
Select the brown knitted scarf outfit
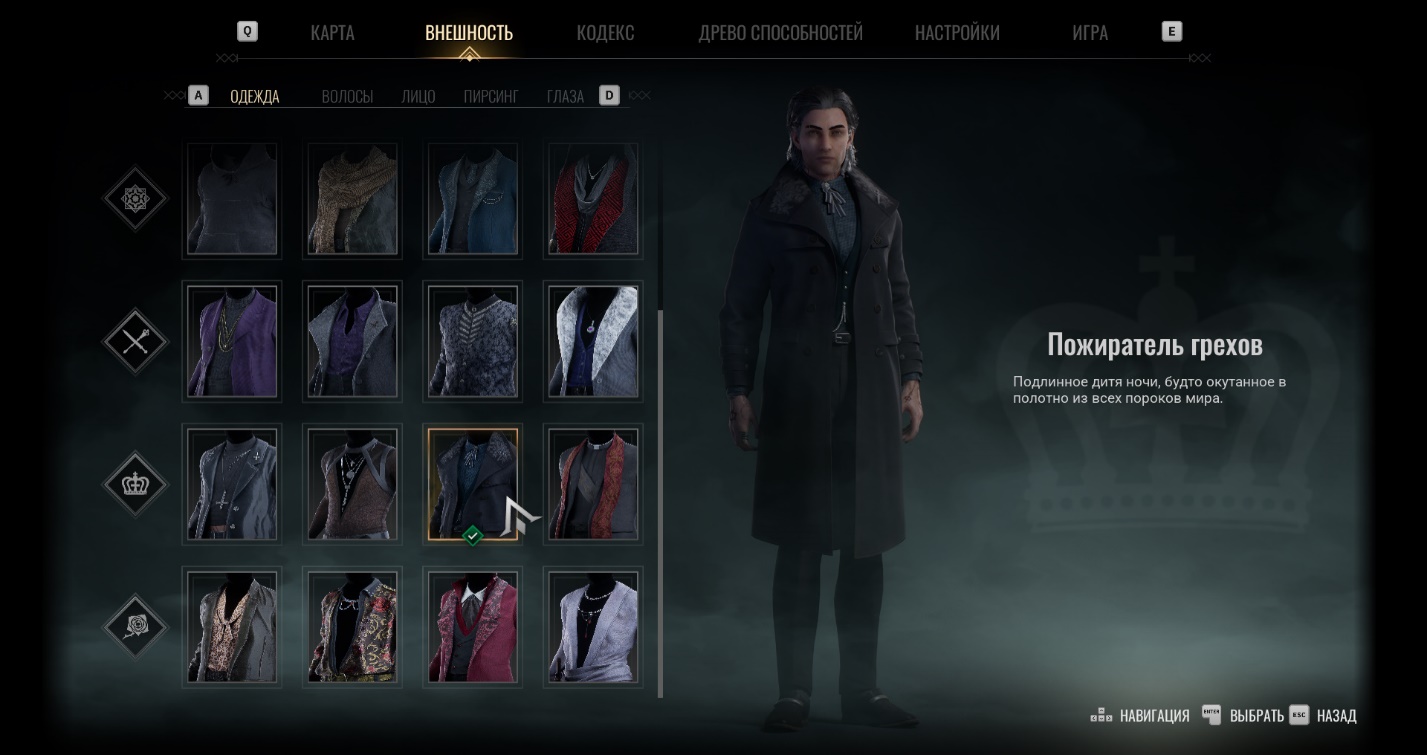click(x=352, y=199)
